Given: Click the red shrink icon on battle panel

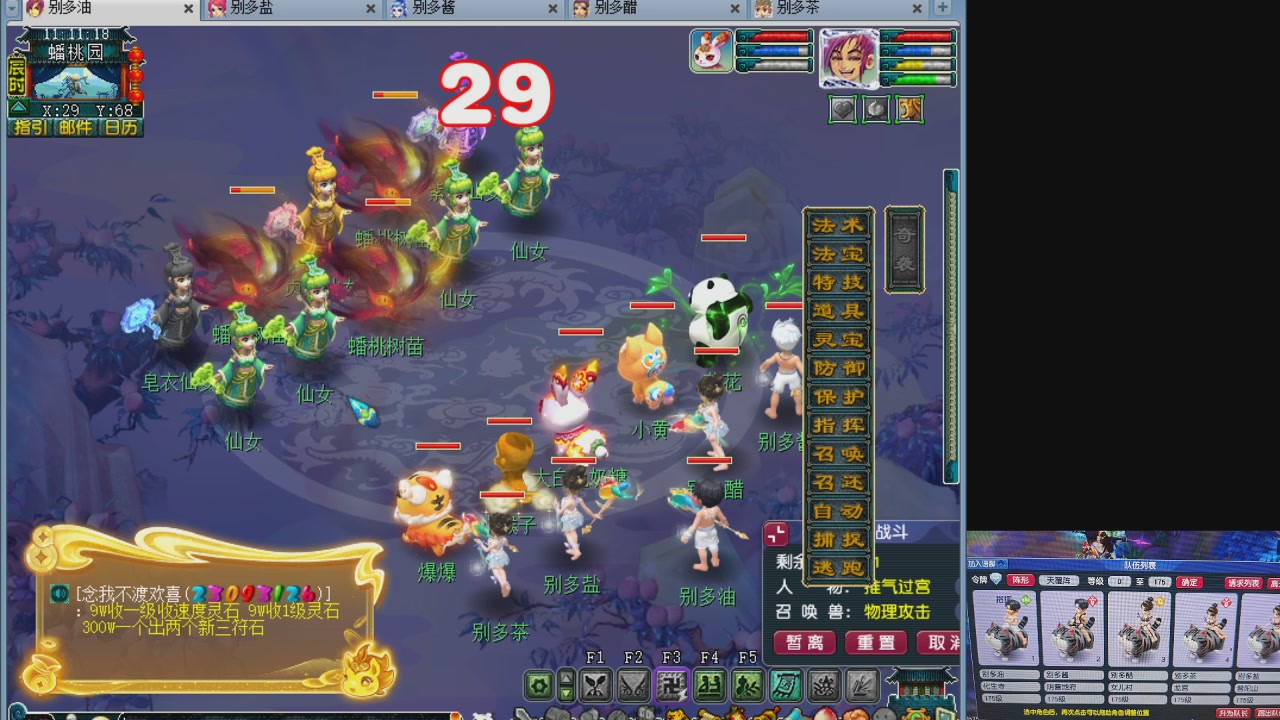Looking at the screenshot, I should (776, 534).
